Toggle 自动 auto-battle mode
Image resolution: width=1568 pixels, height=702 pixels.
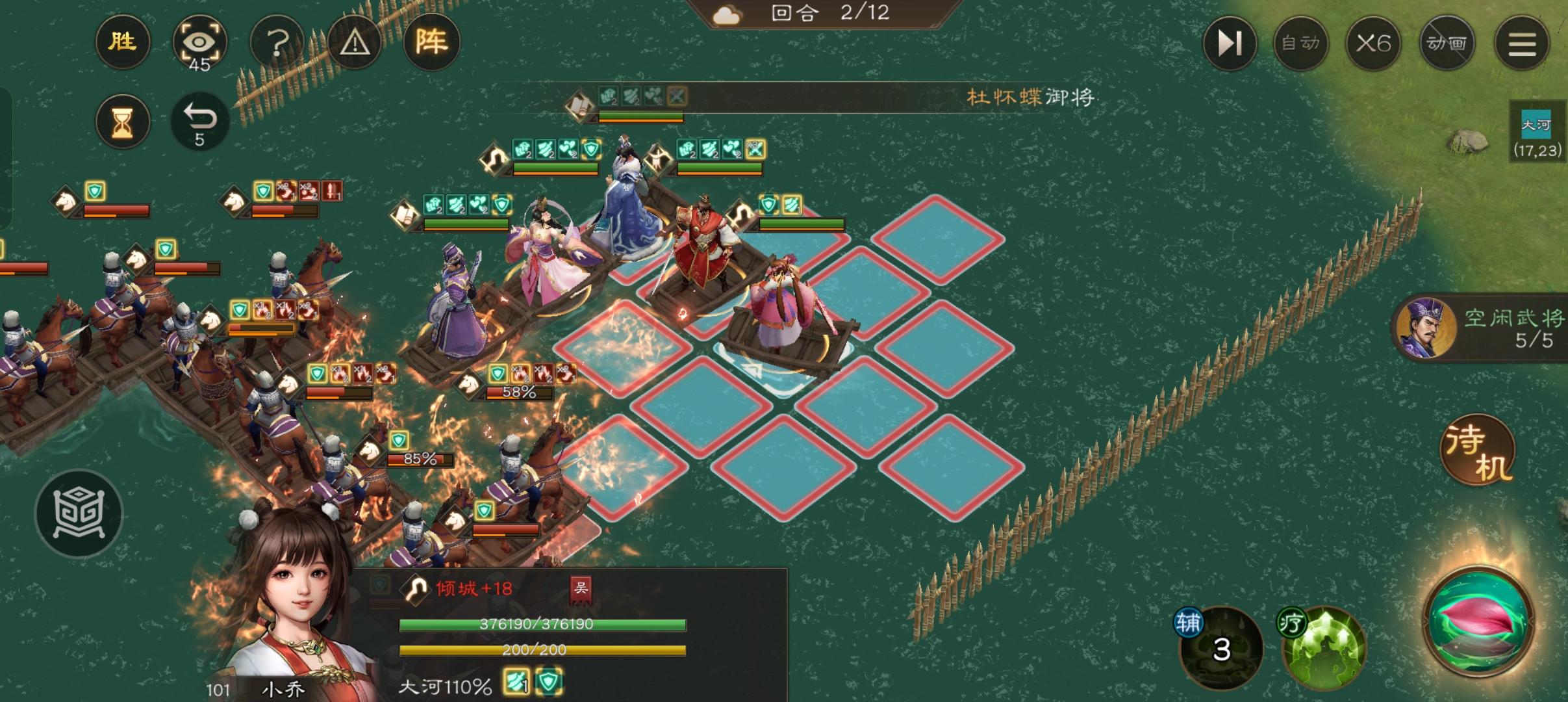pos(1301,42)
